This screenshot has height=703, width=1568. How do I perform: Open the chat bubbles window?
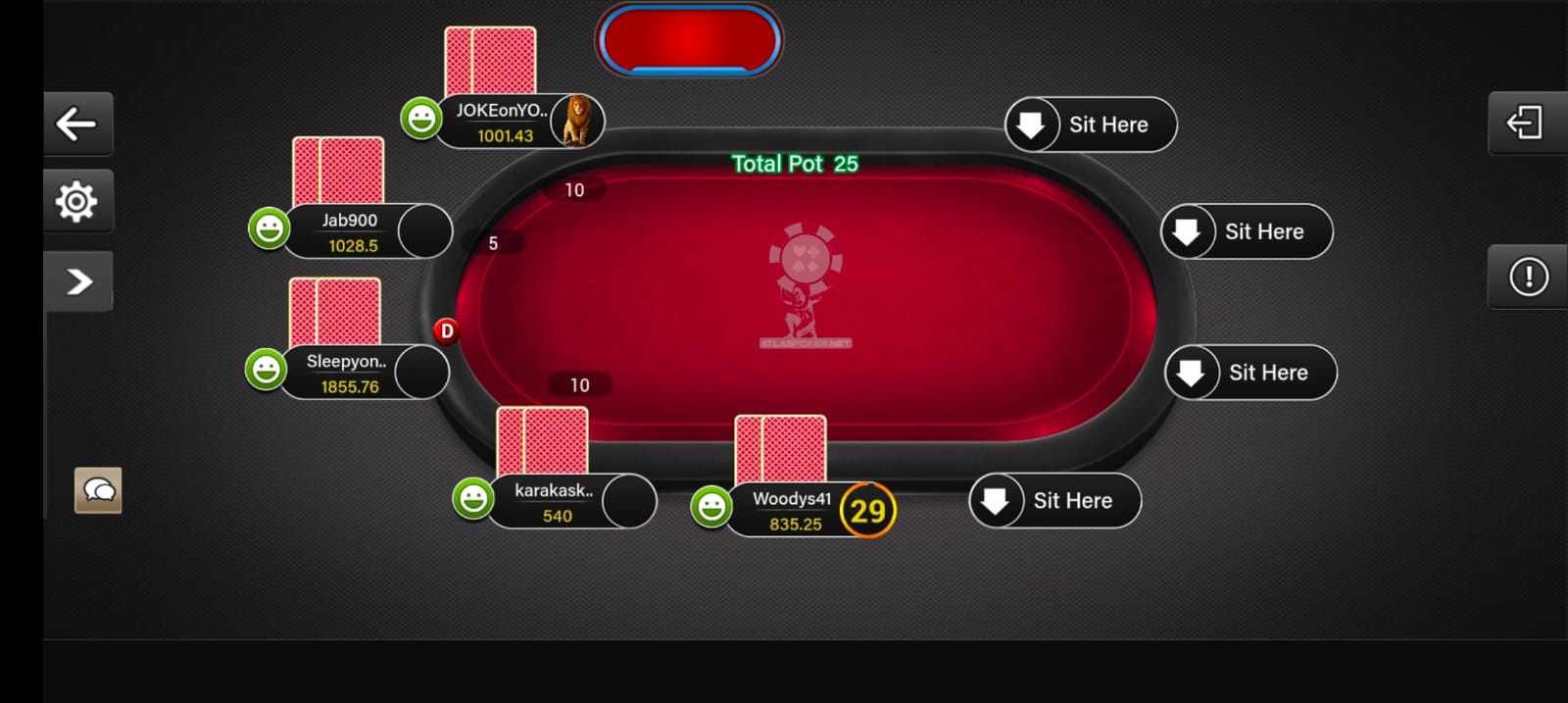pos(98,490)
